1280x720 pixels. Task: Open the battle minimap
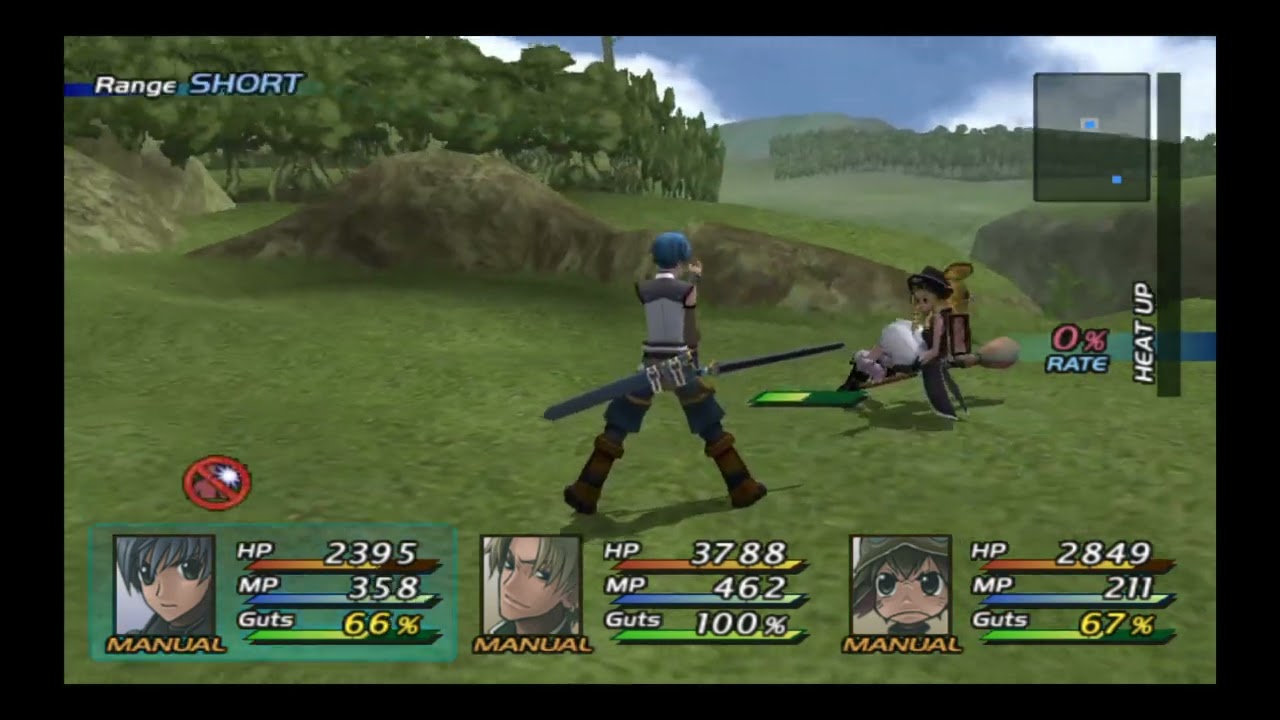[x=1091, y=137]
